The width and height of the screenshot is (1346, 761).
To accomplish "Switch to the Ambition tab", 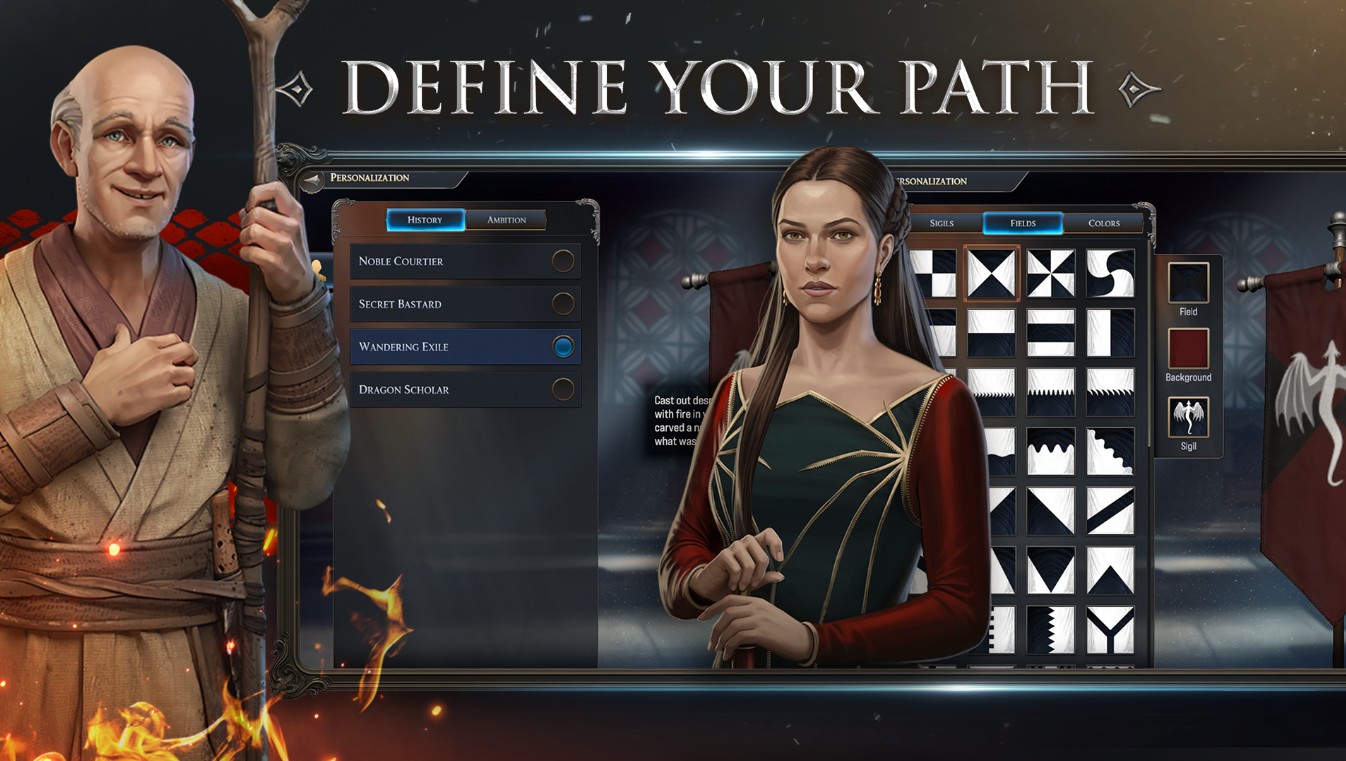I will 508,220.
